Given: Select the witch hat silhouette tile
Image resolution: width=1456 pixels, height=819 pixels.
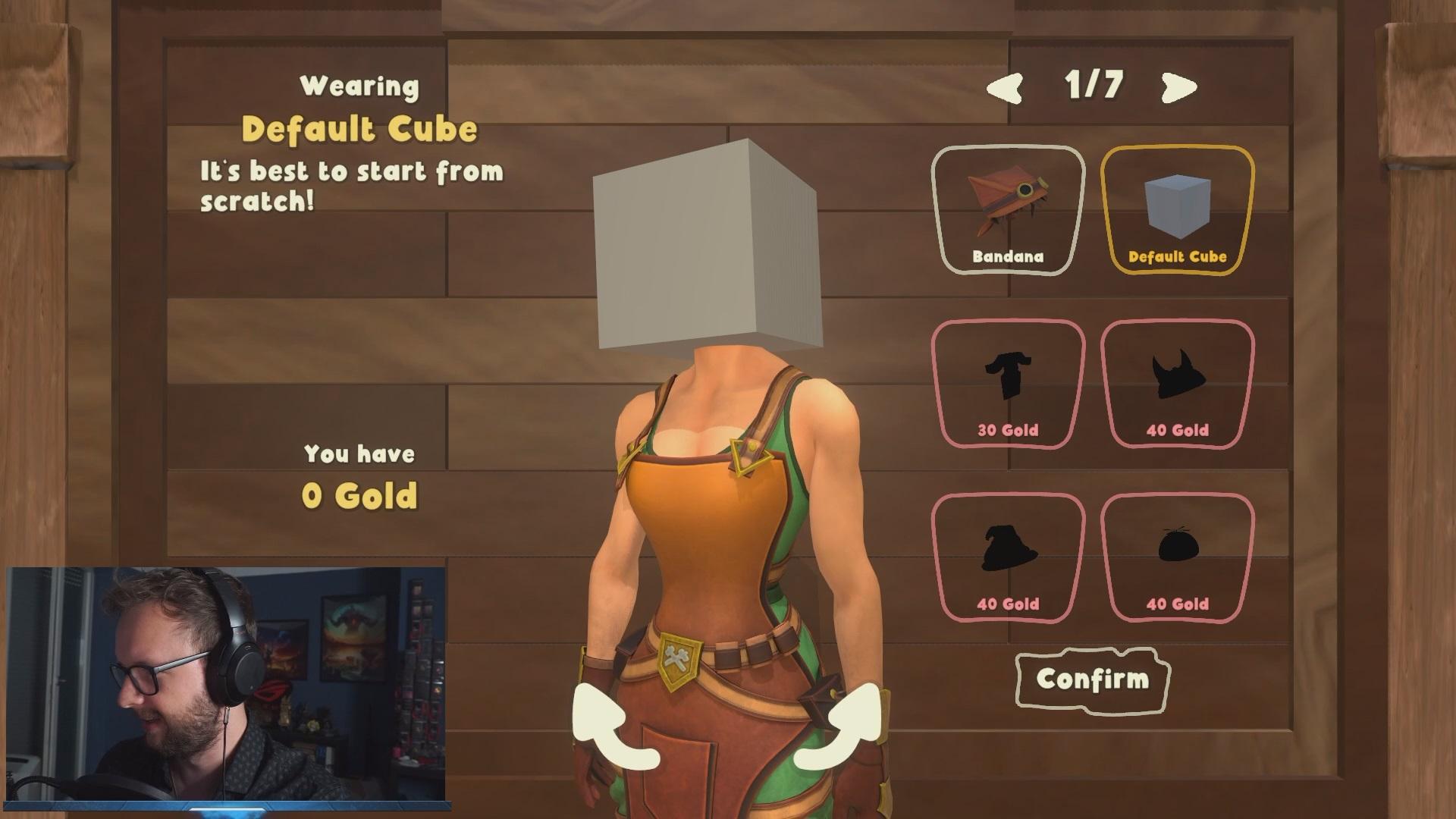Looking at the screenshot, I should [x=1008, y=558].
